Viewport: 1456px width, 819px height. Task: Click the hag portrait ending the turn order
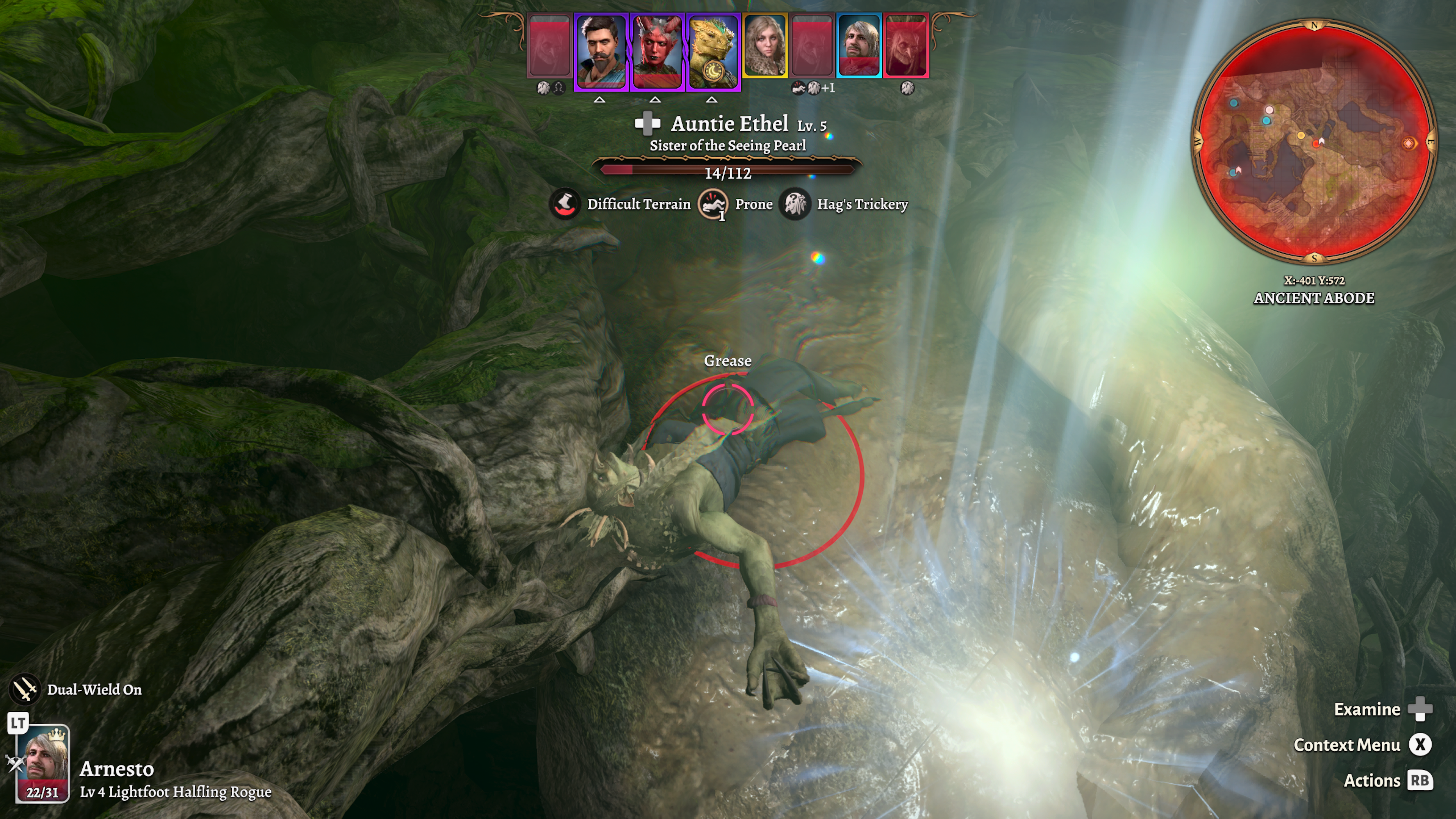click(x=907, y=45)
